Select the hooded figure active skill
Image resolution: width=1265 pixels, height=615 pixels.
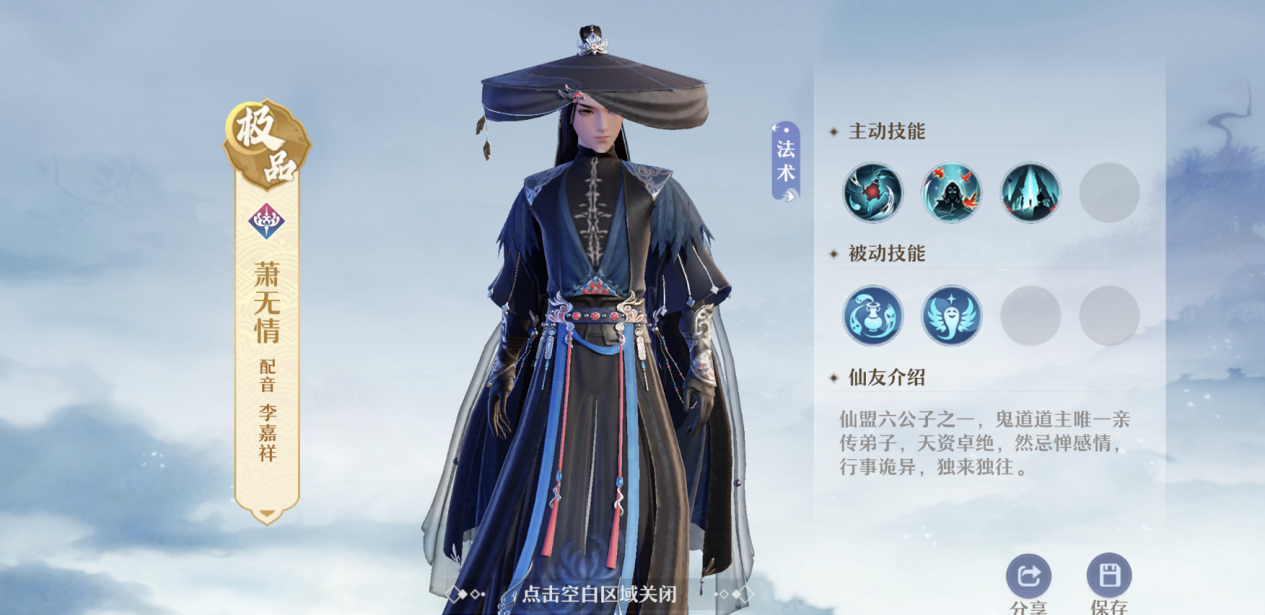pyautogui.click(x=951, y=193)
